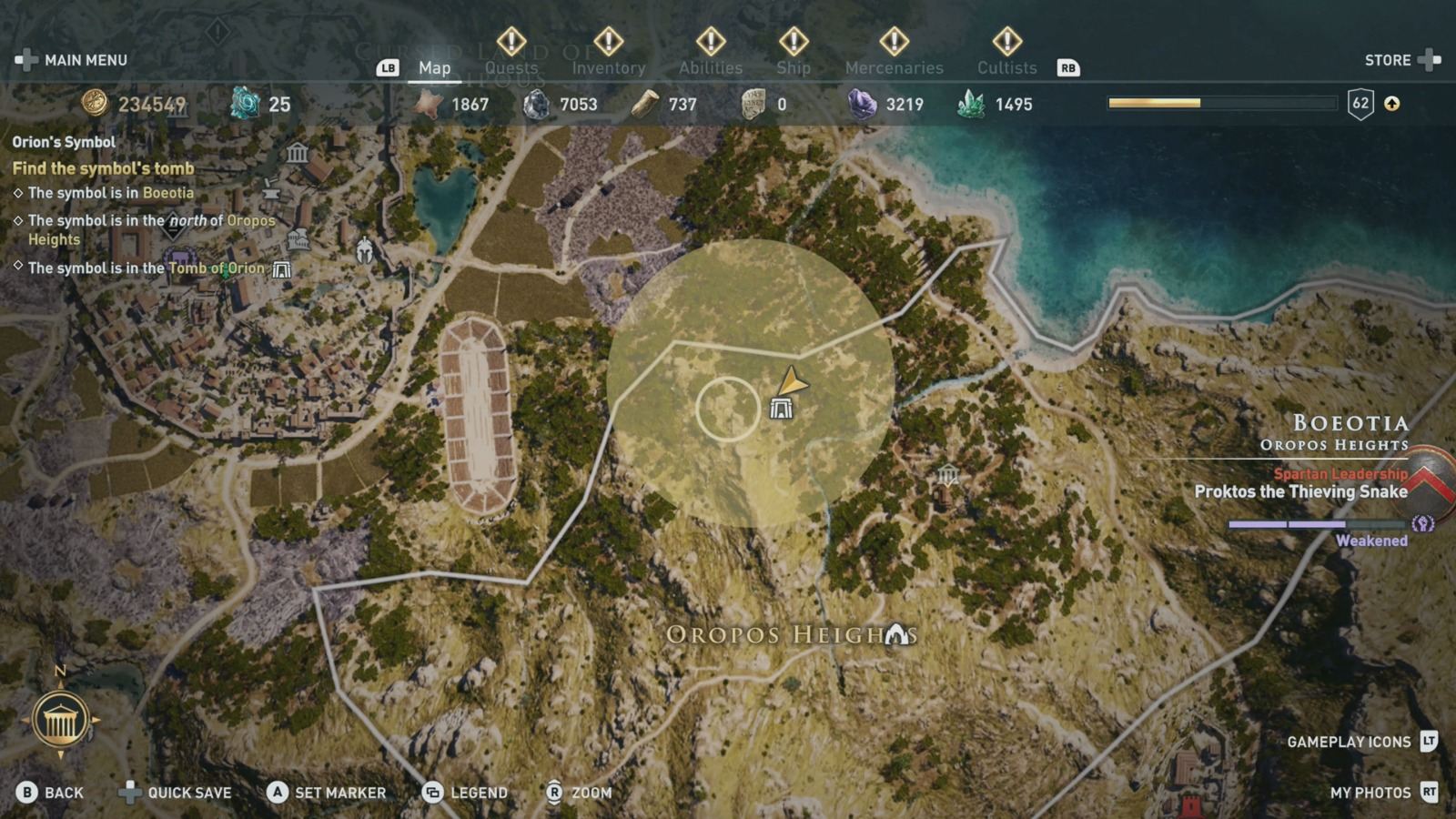Select the Tomb of Orion marker on the map
This screenshot has width=1456, height=819.
tap(783, 409)
